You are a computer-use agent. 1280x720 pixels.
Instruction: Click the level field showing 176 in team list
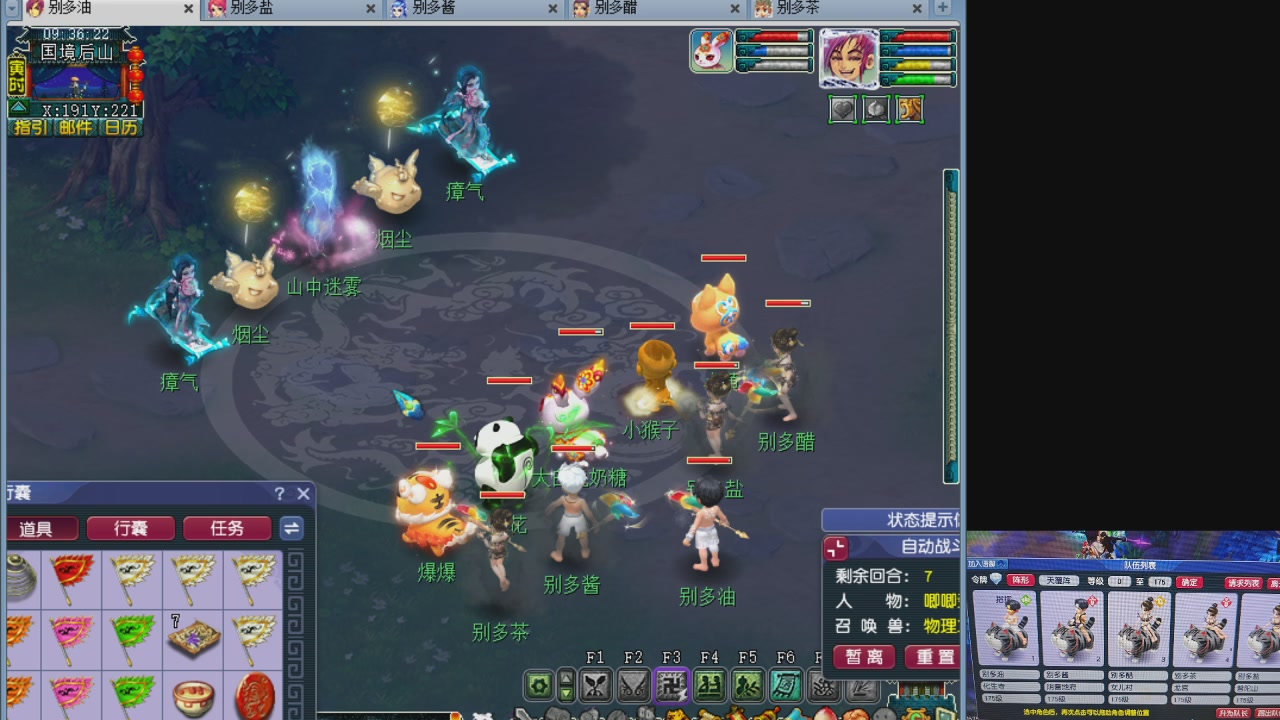click(x=1159, y=581)
